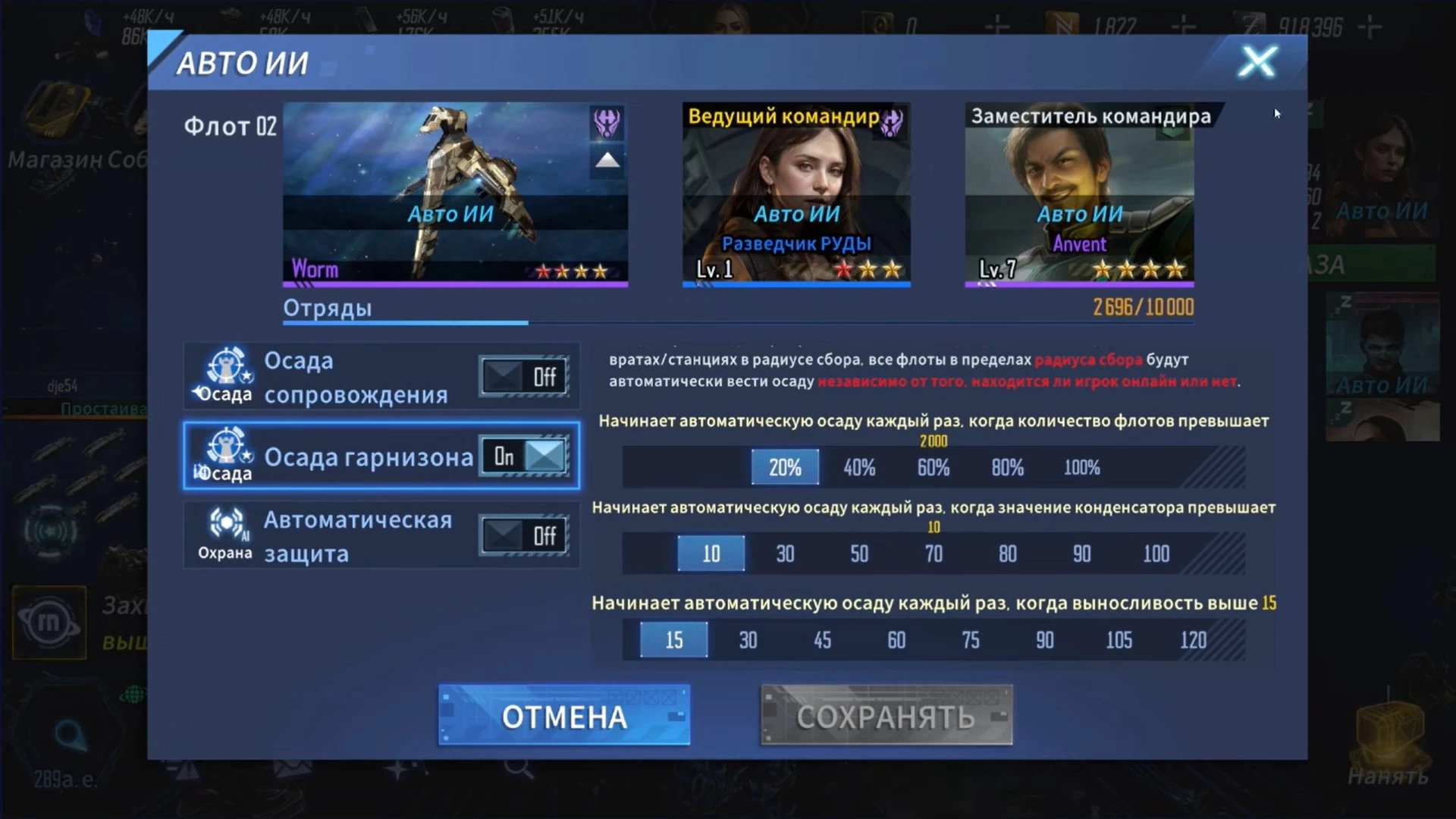This screenshot has height=819, width=1456.
Task: Choose capacitor threshold of 100
Action: tap(1156, 554)
